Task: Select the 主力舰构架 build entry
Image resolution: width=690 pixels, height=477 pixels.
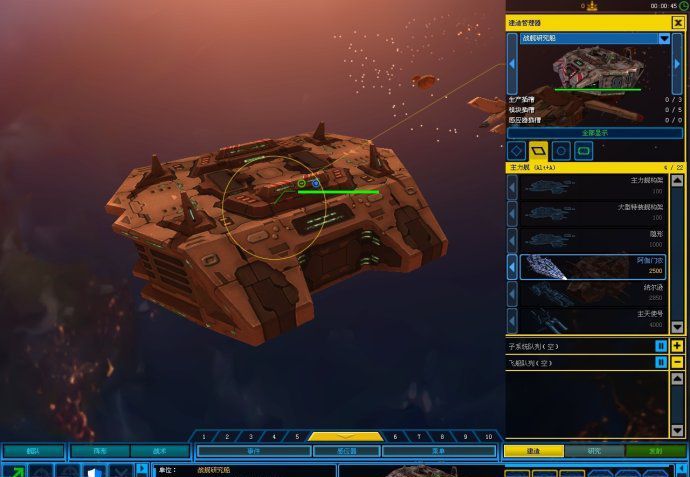Action: coord(595,186)
